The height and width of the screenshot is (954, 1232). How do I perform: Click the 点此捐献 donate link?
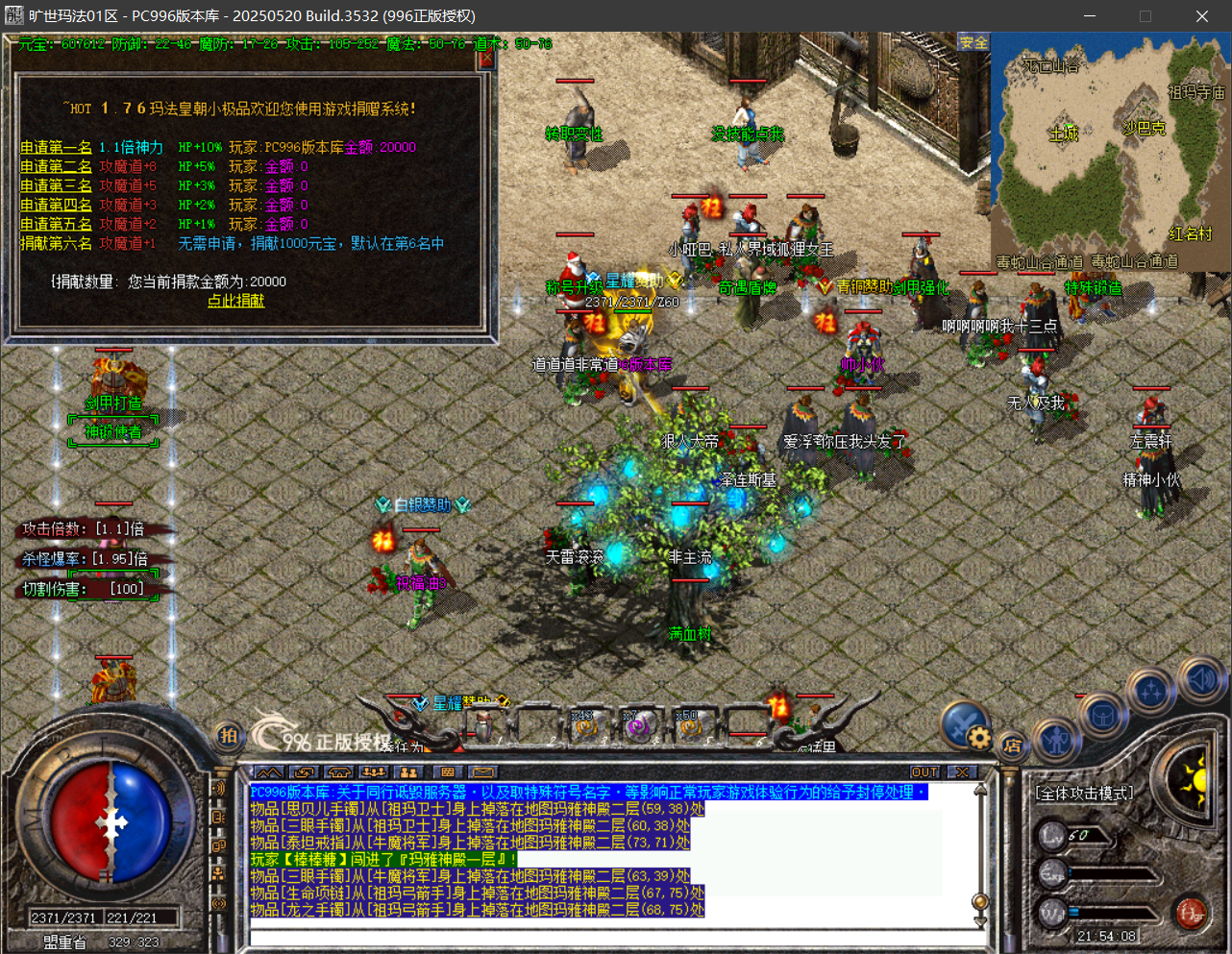(x=235, y=301)
